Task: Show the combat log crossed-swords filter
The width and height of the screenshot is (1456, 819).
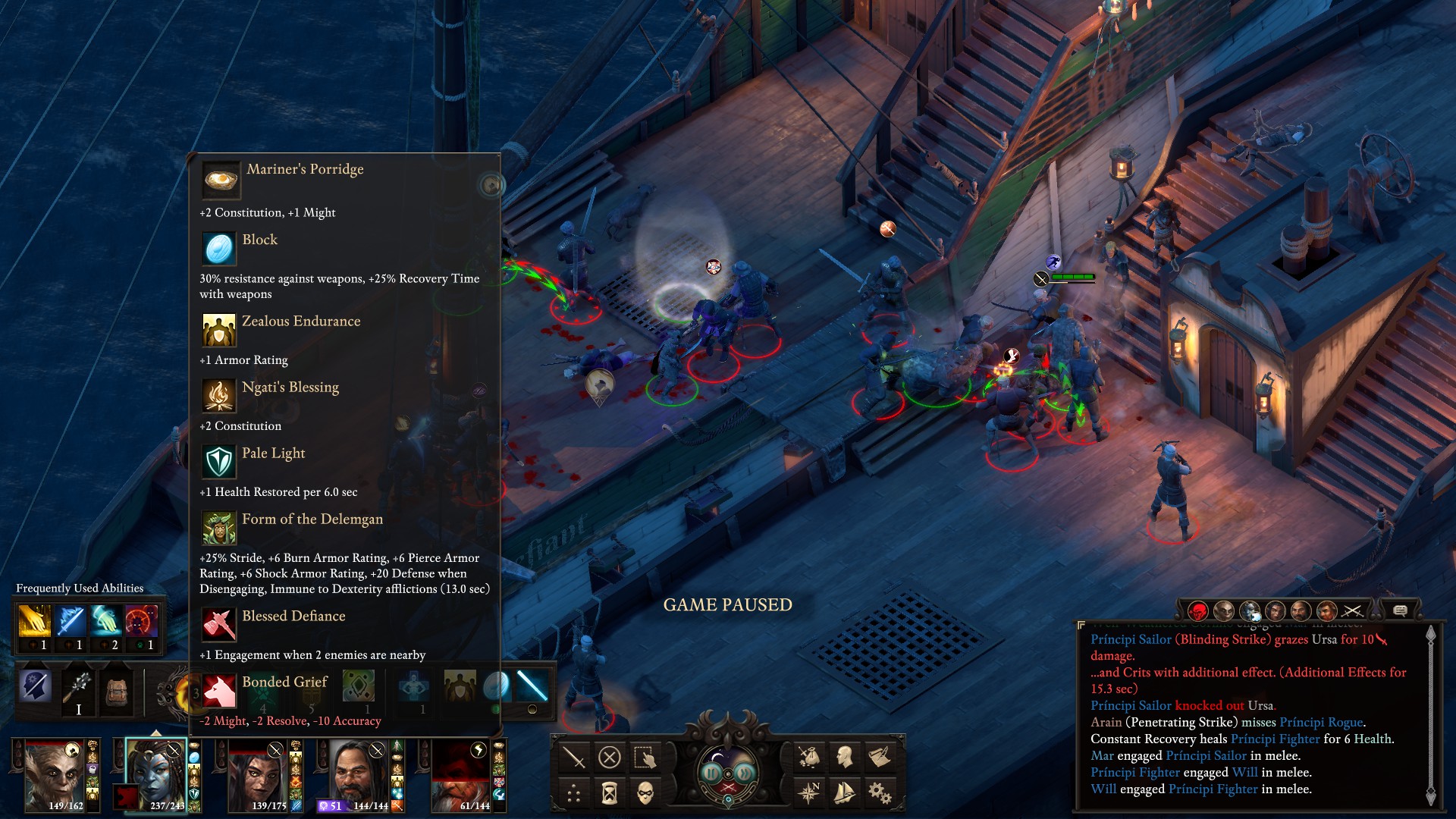Action: pyautogui.click(x=1352, y=610)
